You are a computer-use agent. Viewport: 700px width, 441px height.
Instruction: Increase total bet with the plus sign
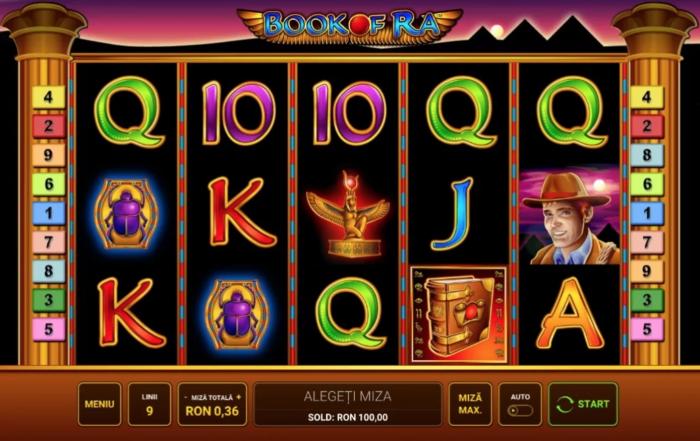click(239, 397)
